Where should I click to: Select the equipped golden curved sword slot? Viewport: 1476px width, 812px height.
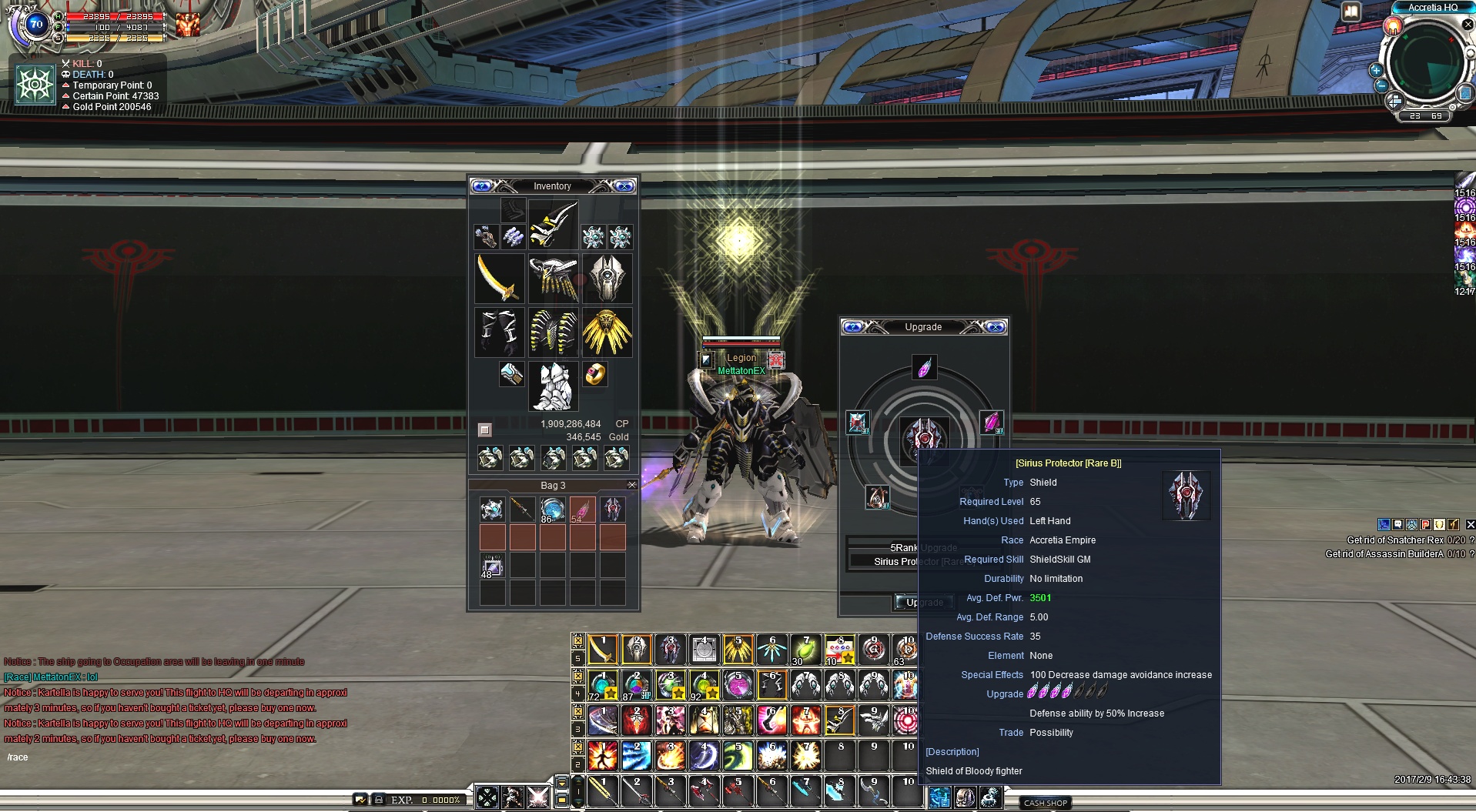pos(500,278)
